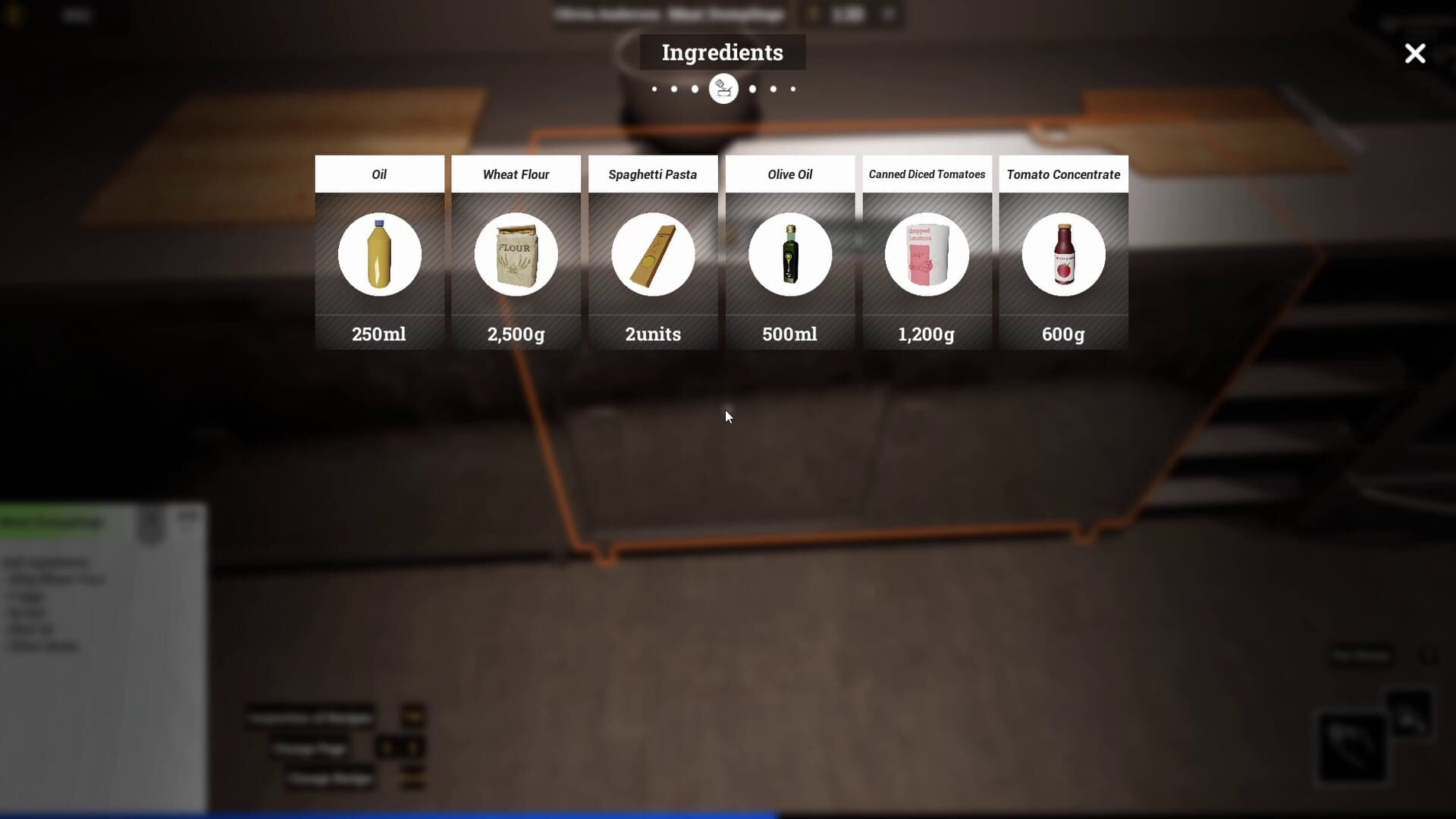Viewport: 1456px width, 819px height.
Task: Click the Inspection of Recipes option
Action: (311, 718)
